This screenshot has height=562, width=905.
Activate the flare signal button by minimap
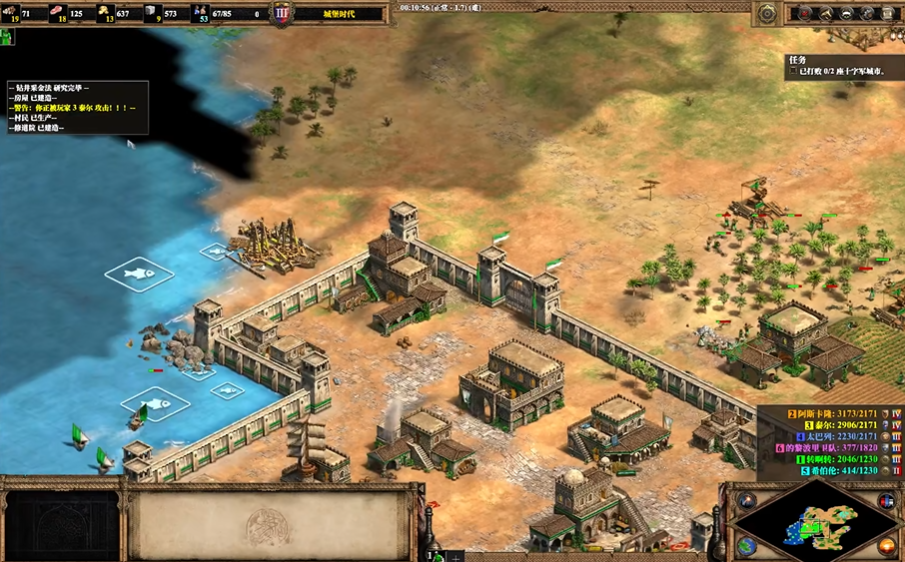pyautogui.click(x=746, y=500)
